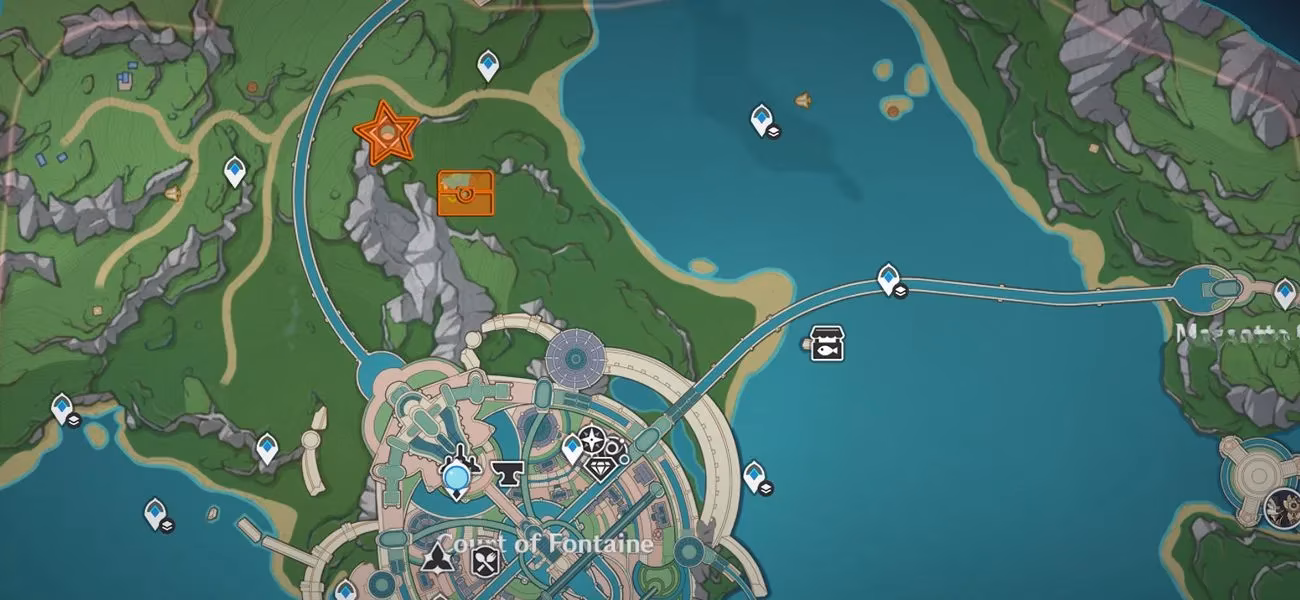Screen dimensions: 1300x600
Task: Select the orange star map pin
Action: tap(386, 133)
